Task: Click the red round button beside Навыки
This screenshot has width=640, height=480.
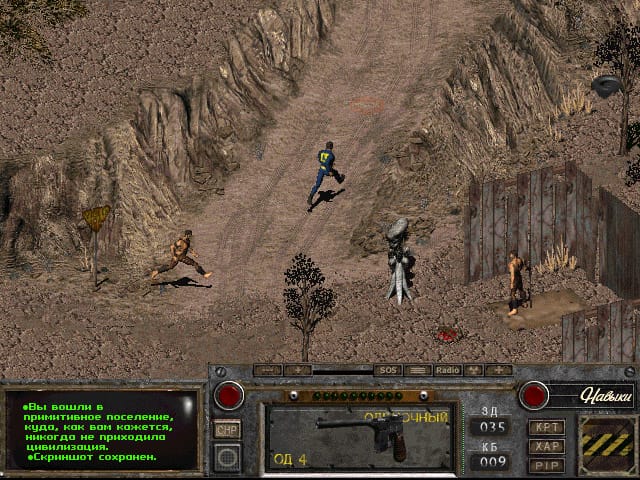Action: pyautogui.click(x=533, y=395)
